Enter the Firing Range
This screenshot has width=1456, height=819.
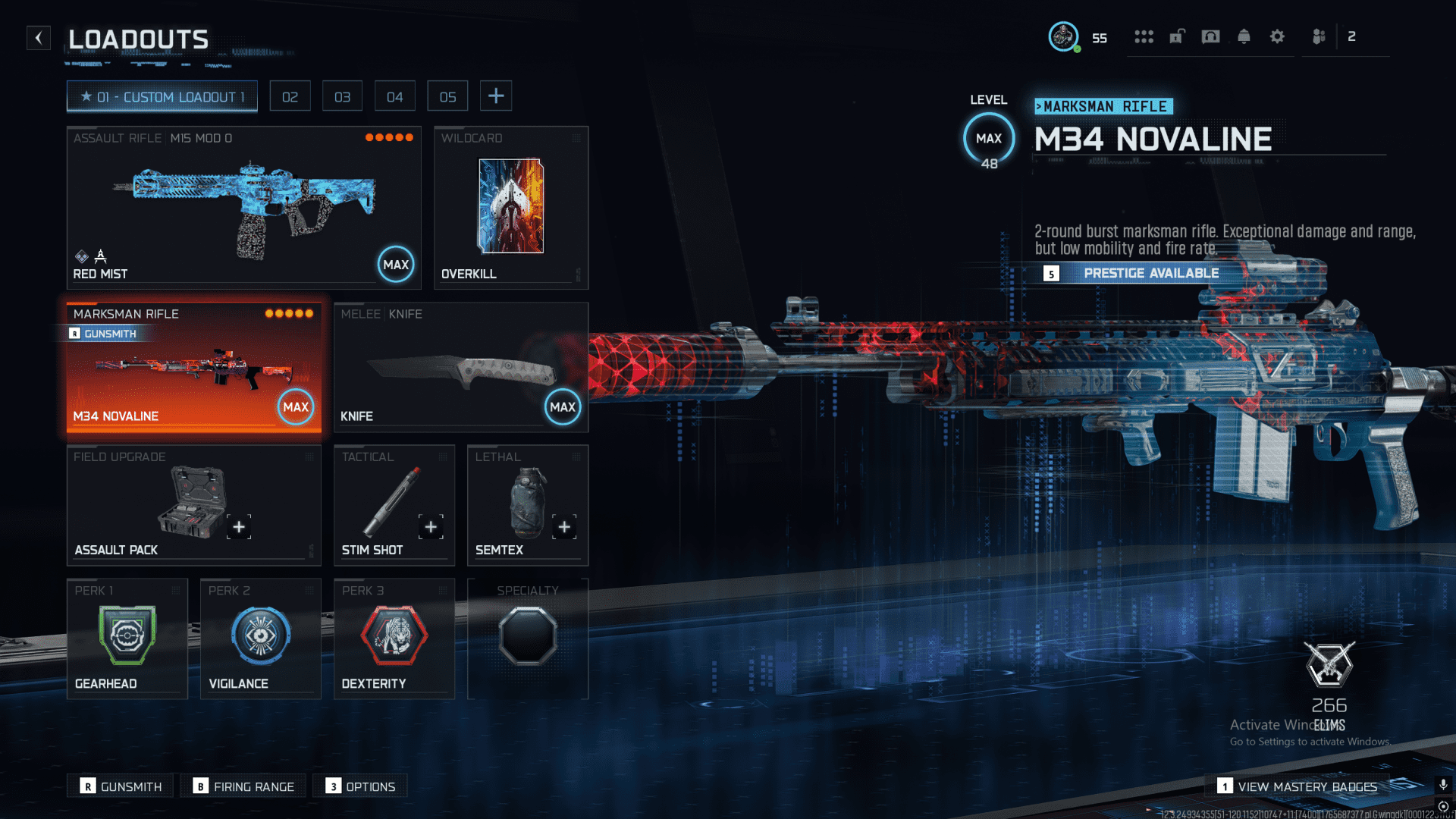pyautogui.click(x=243, y=786)
